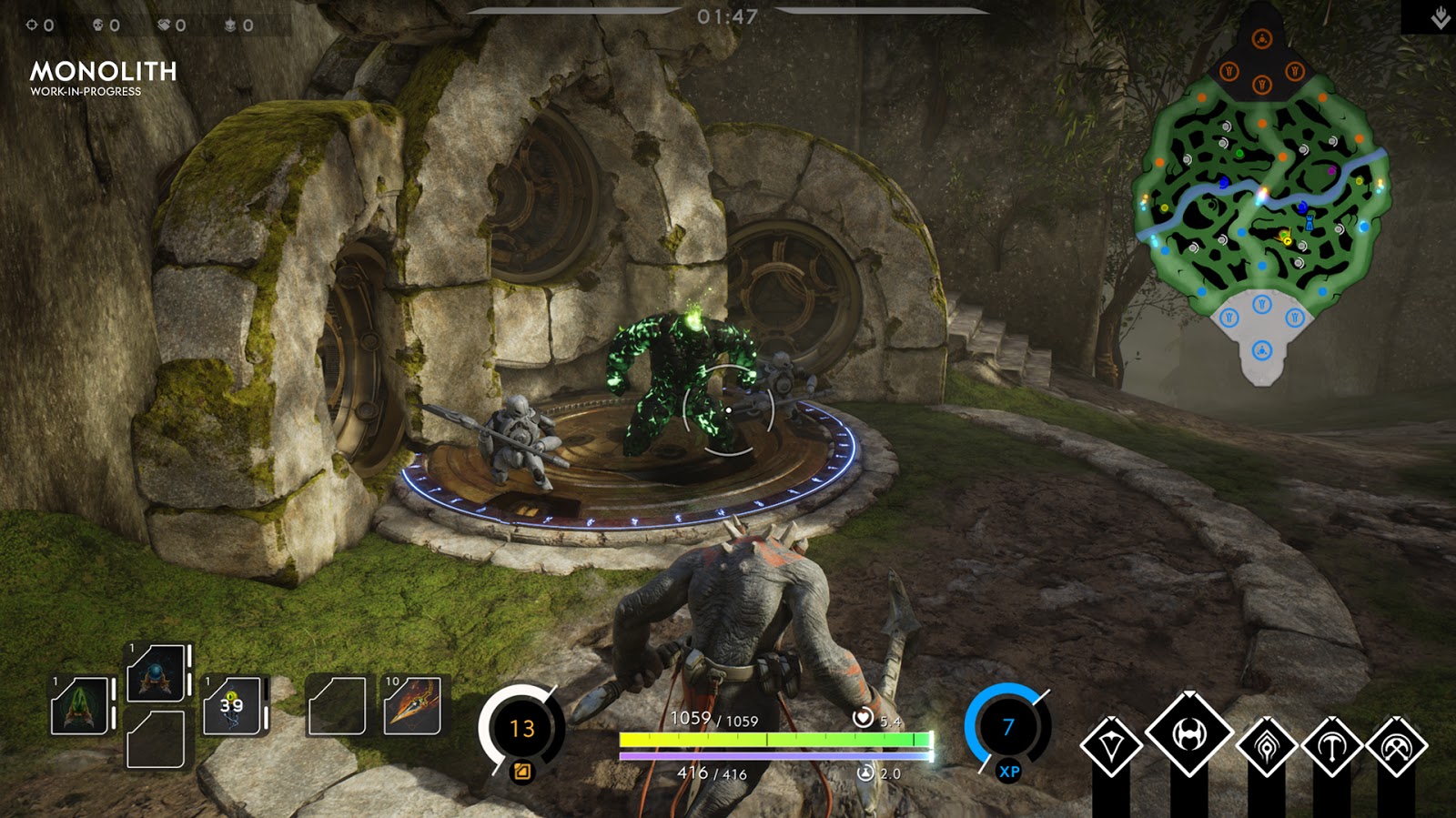The height and width of the screenshot is (818, 1456).
Task: Open the down-arrow icon in top-right corner
Action: pos(1440,17)
